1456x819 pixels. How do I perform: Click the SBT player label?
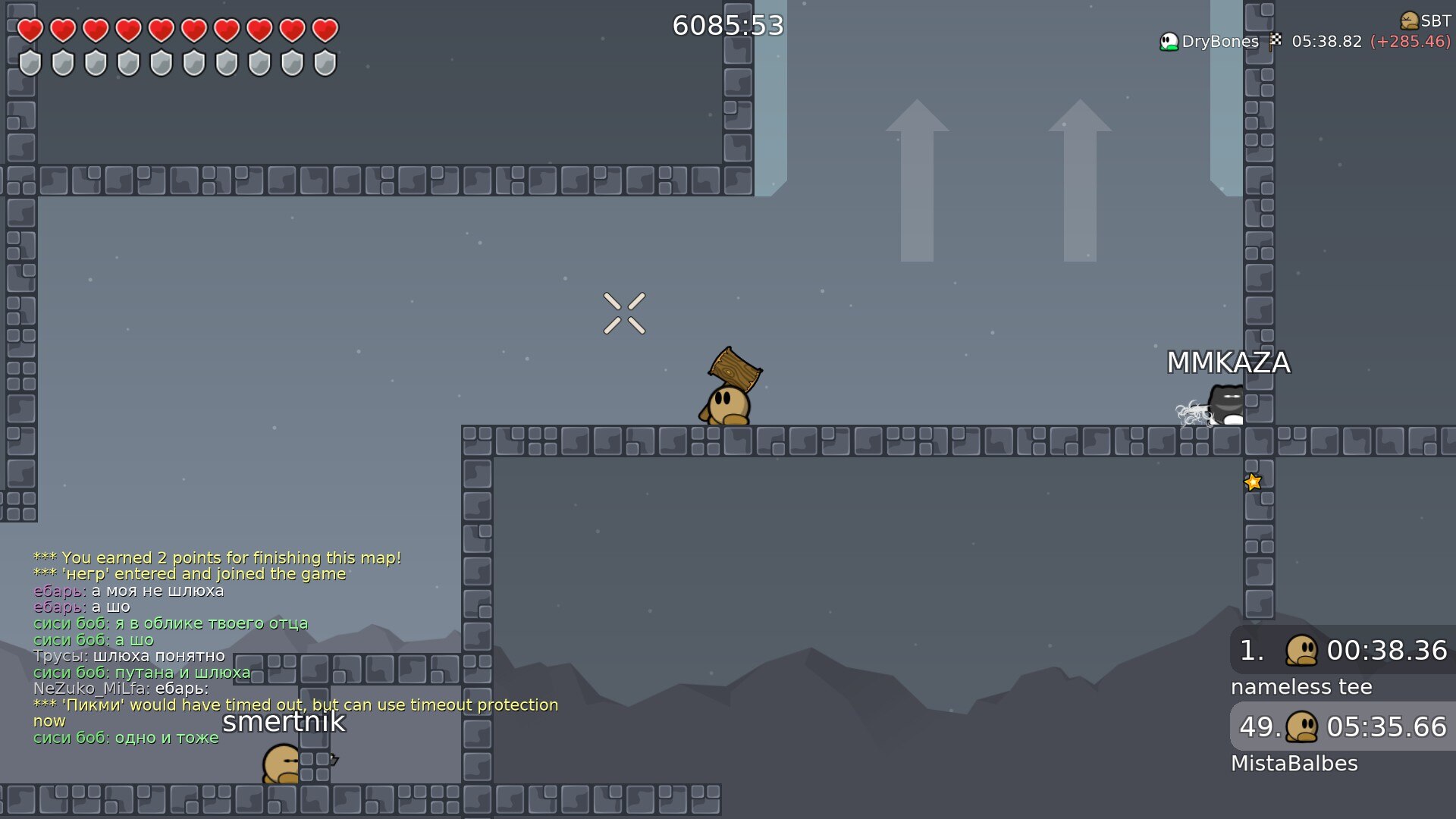pos(1426,20)
